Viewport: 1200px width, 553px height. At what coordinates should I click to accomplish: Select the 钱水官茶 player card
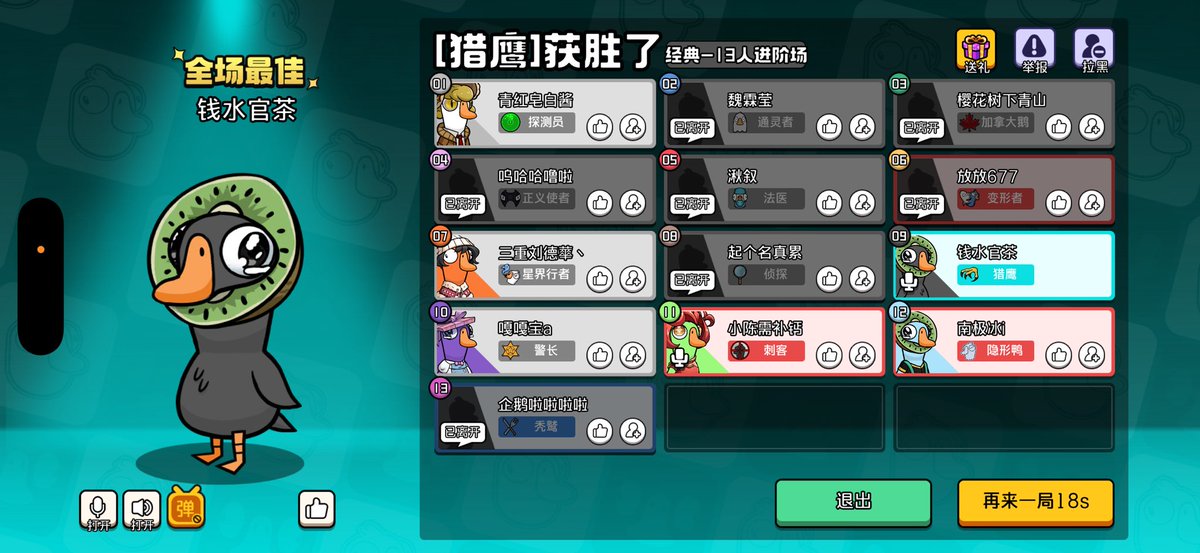[x=1003, y=265]
